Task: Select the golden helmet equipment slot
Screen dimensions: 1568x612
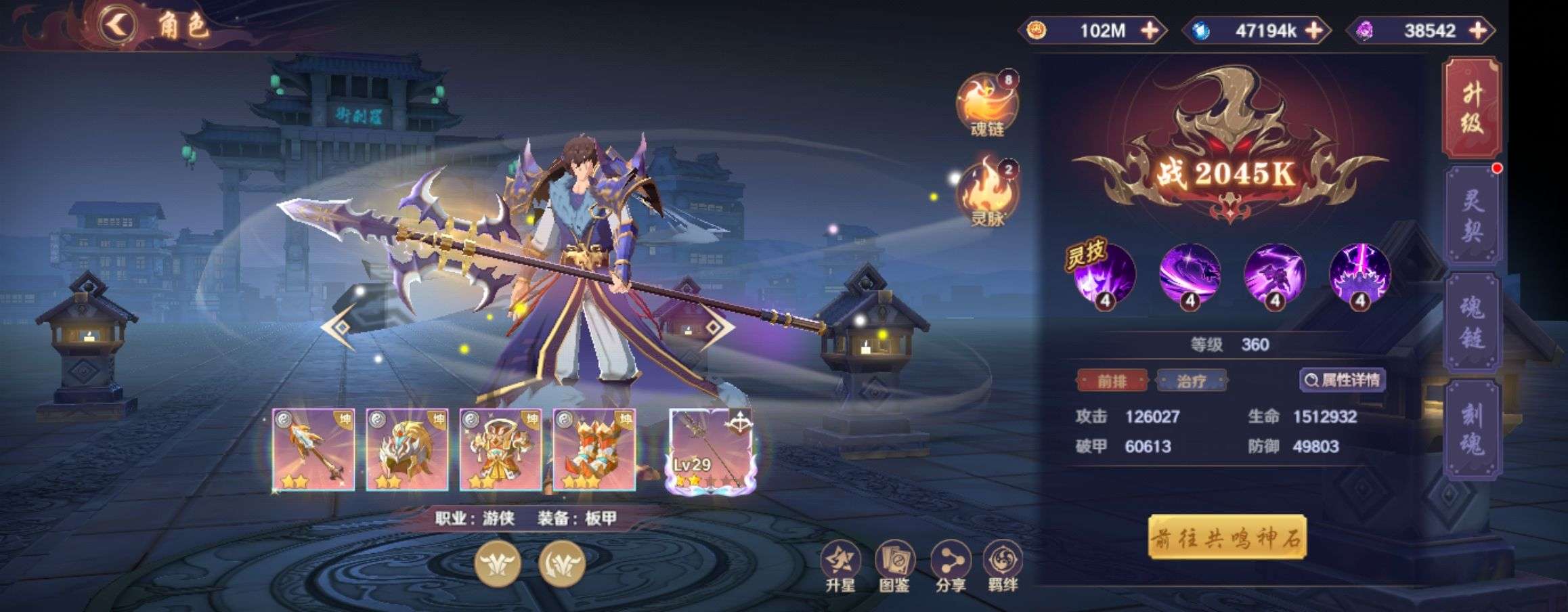Action: [x=407, y=450]
